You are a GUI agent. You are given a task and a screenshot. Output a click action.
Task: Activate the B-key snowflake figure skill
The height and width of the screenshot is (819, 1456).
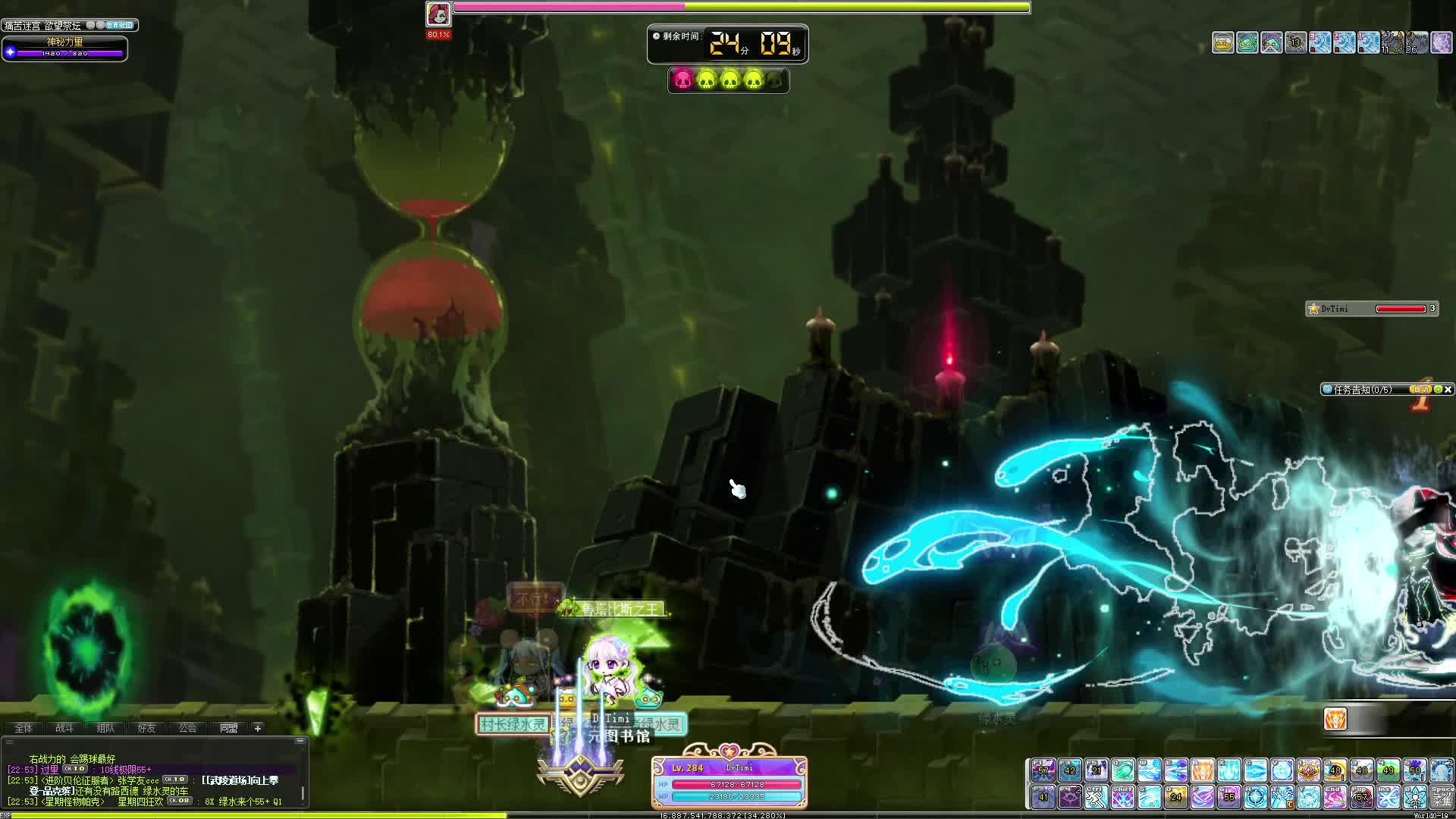(1415, 797)
